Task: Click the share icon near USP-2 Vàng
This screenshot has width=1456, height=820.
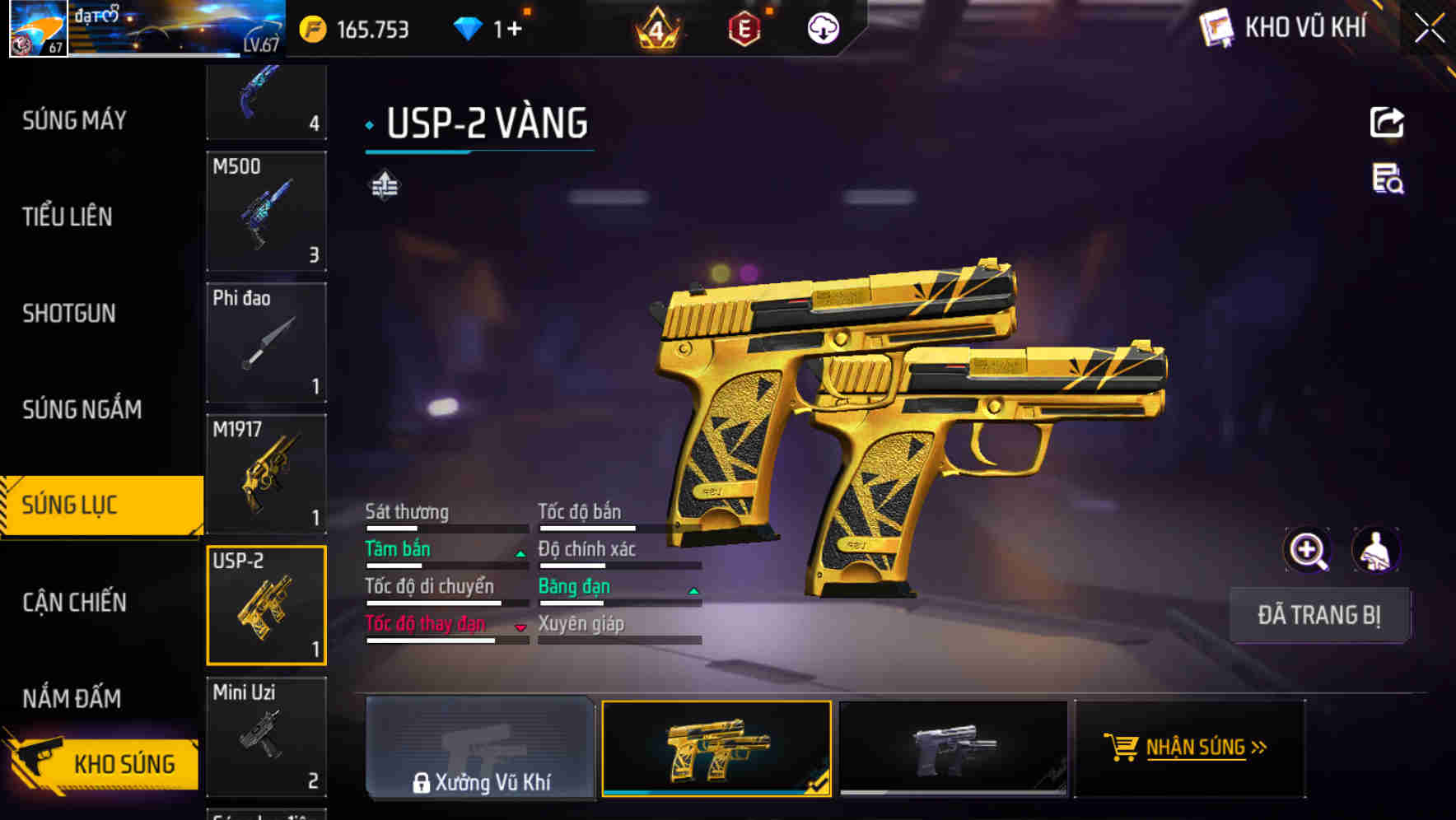Action: coord(1387,121)
